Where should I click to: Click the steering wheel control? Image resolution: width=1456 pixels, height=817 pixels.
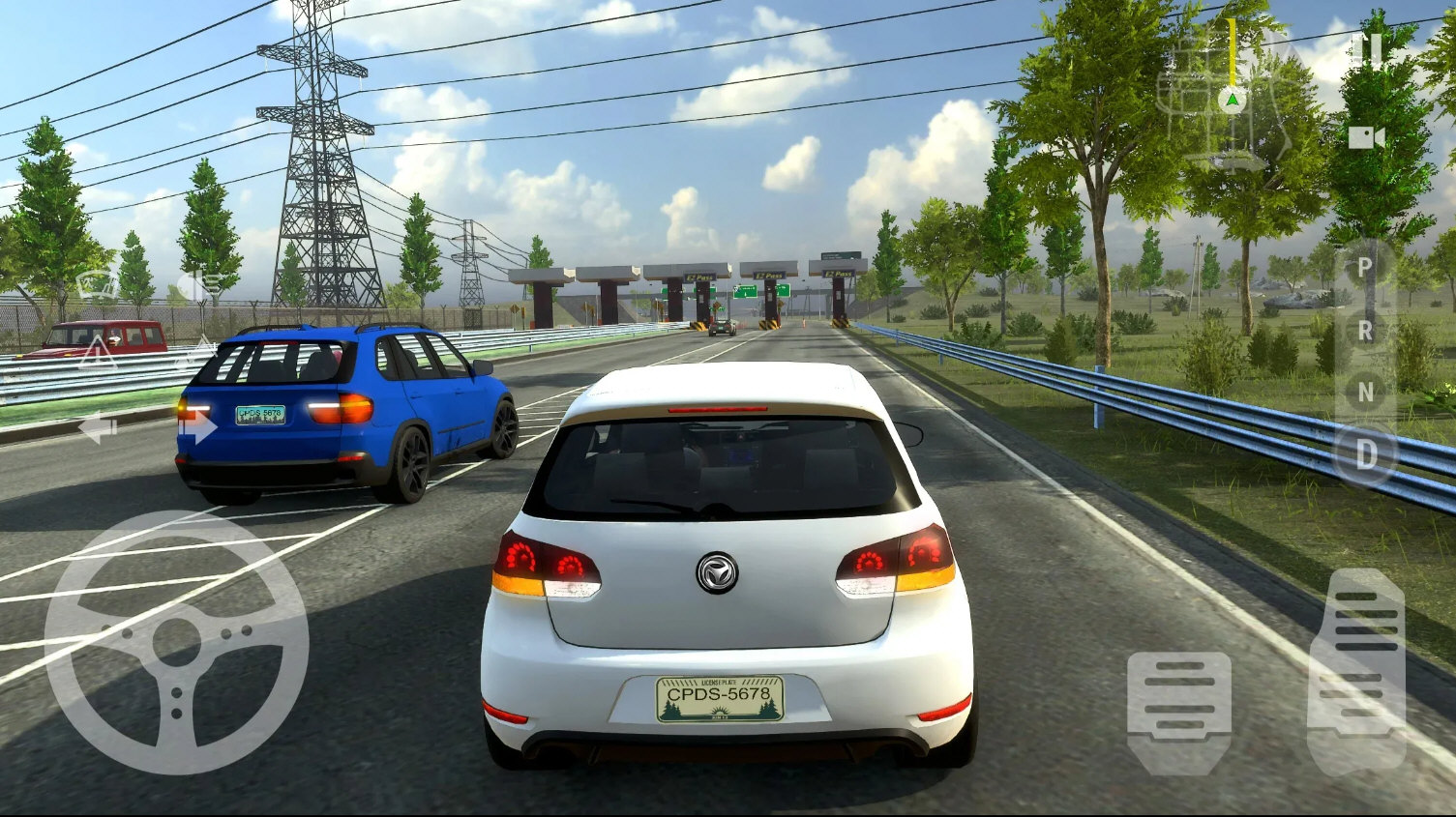[x=176, y=642]
